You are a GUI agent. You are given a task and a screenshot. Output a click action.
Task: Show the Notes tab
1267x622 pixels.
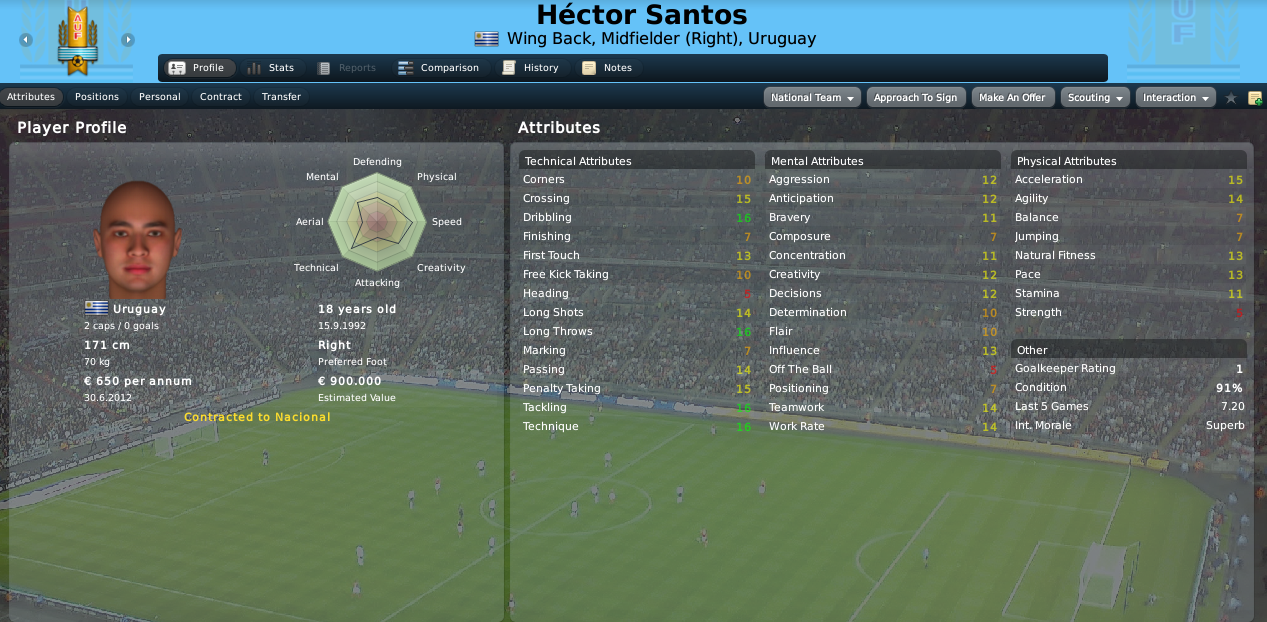[x=607, y=68]
